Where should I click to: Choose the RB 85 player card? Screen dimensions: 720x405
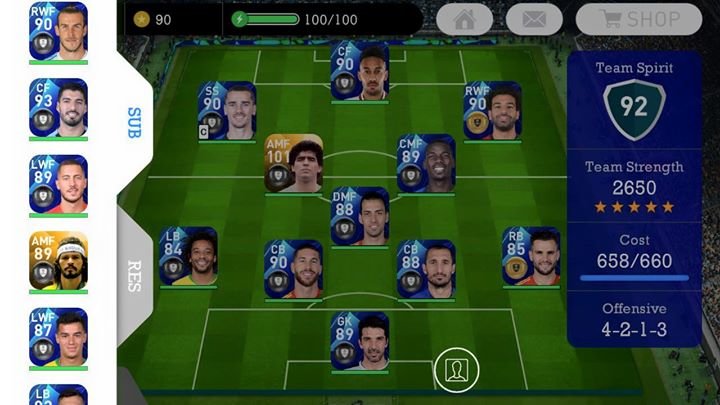(x=530, y=256)
